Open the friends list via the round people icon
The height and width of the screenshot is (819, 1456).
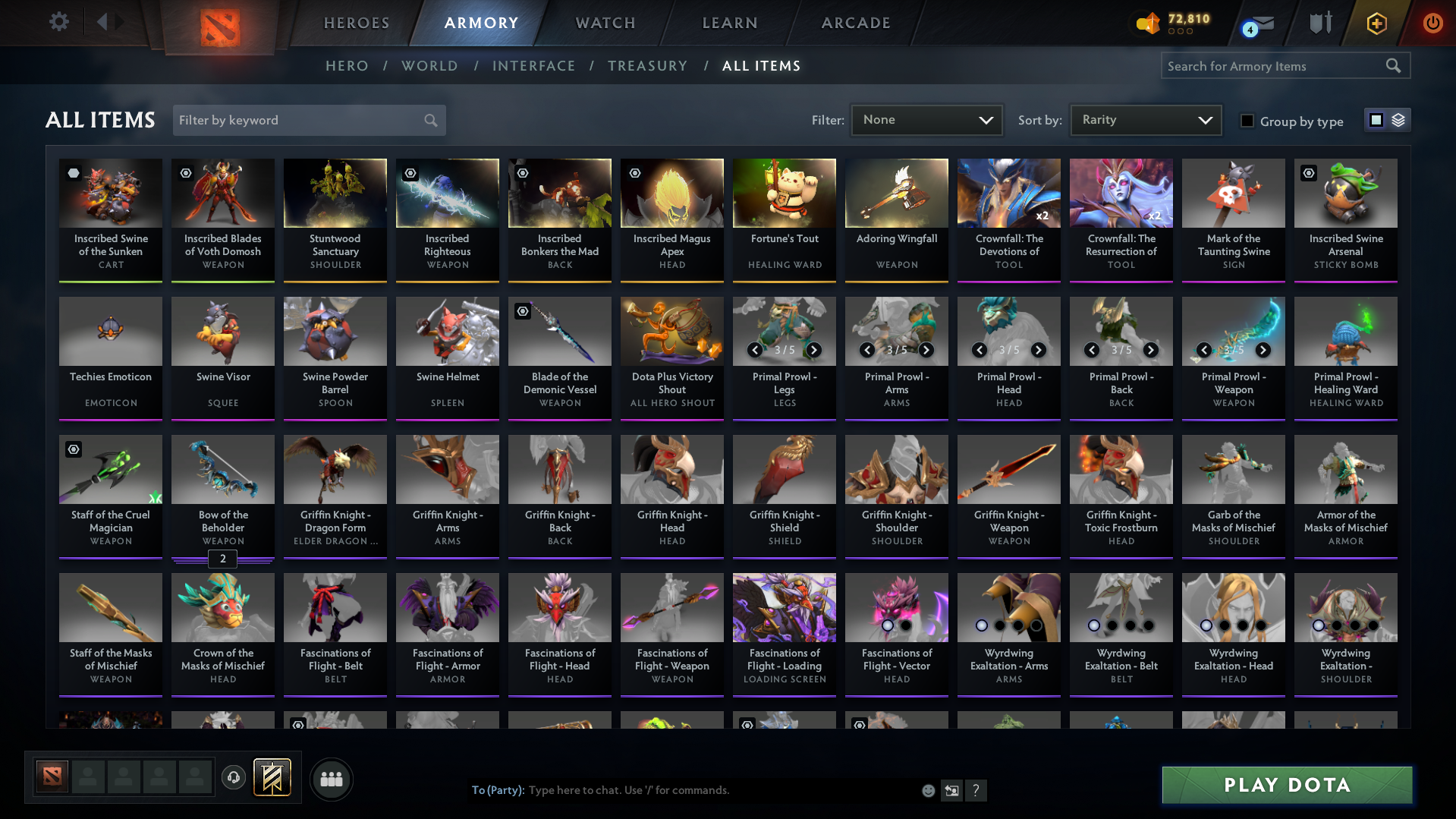[331, 779]
